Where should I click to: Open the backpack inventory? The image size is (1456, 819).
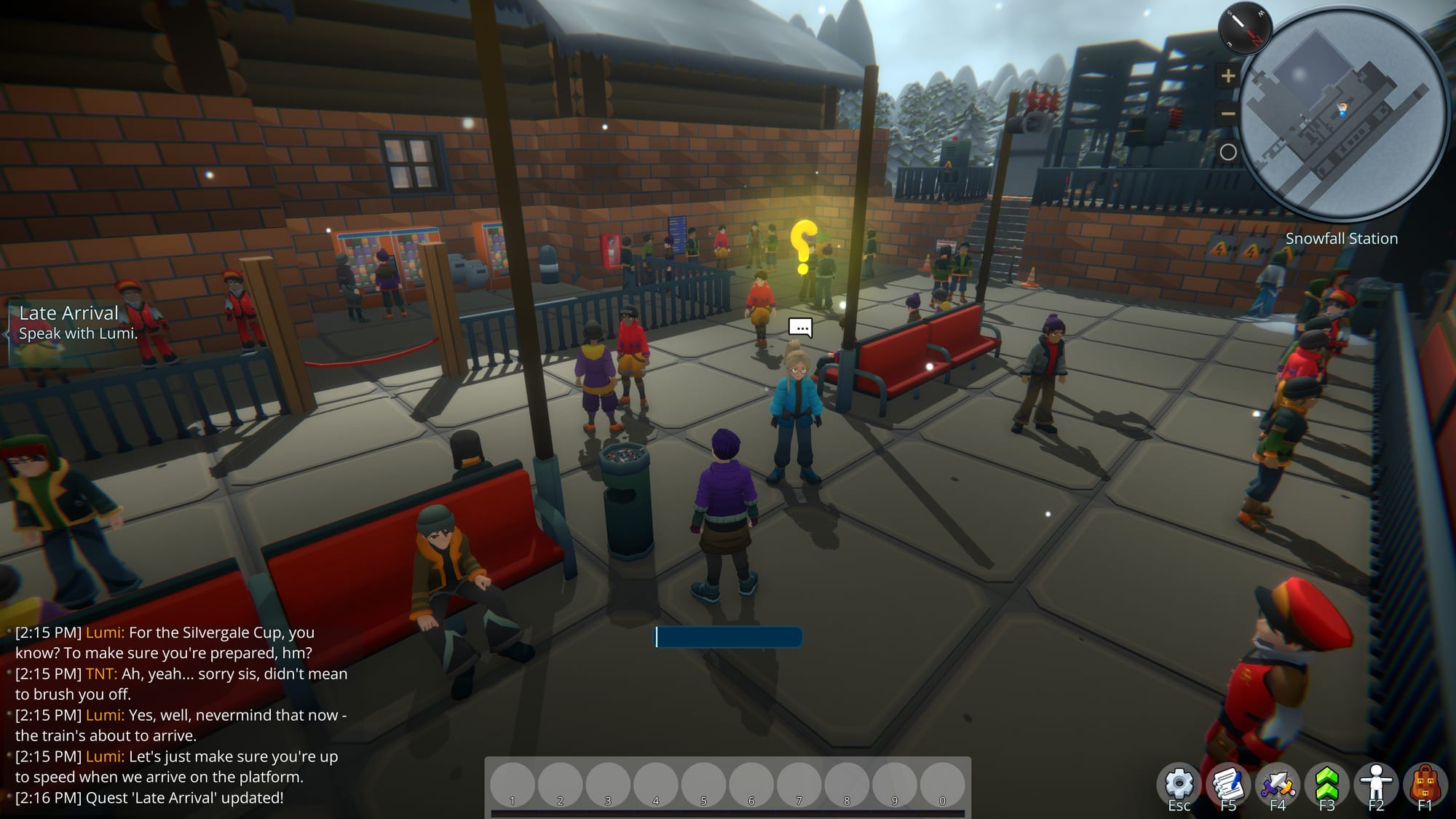coord(1425,785)
